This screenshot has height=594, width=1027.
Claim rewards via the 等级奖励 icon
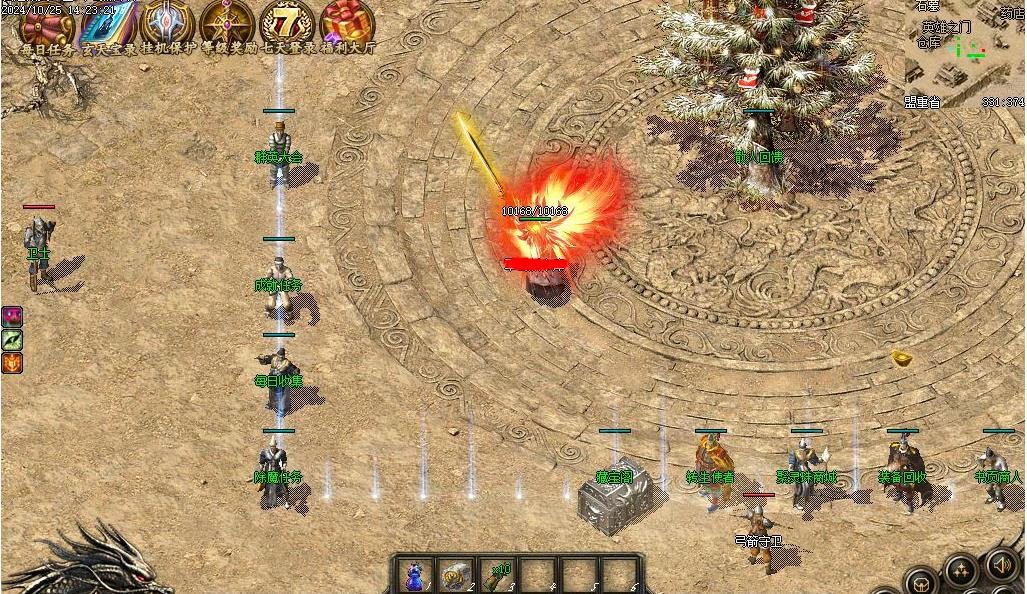227,23
